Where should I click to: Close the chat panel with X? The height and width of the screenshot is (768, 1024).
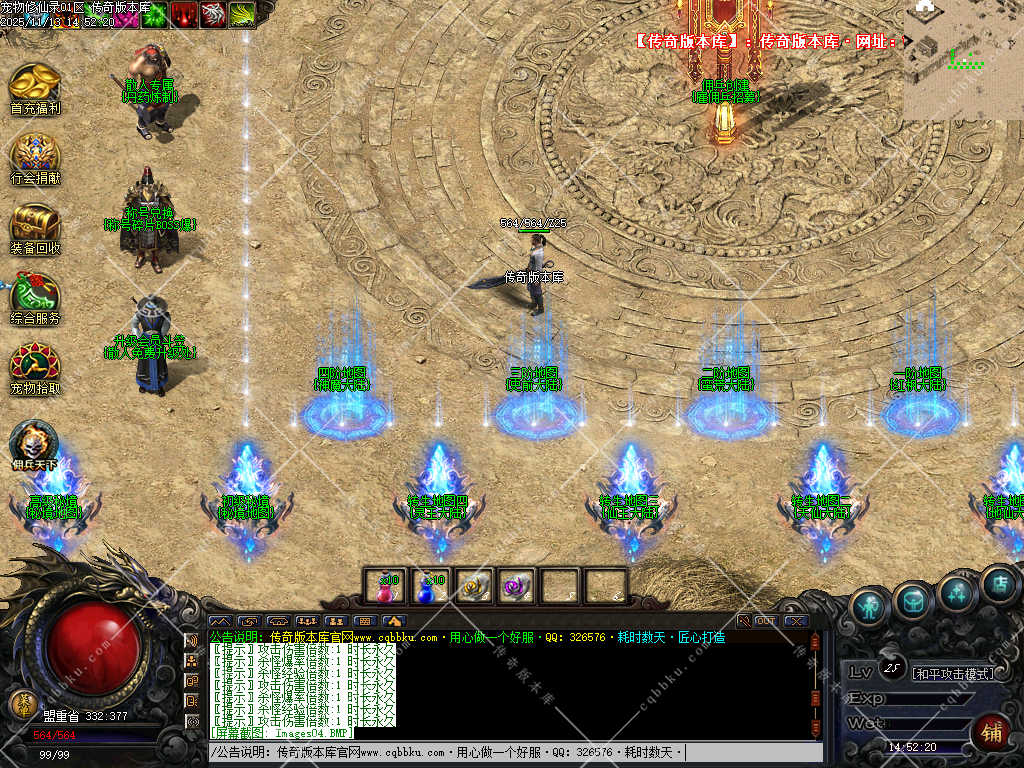796,621
